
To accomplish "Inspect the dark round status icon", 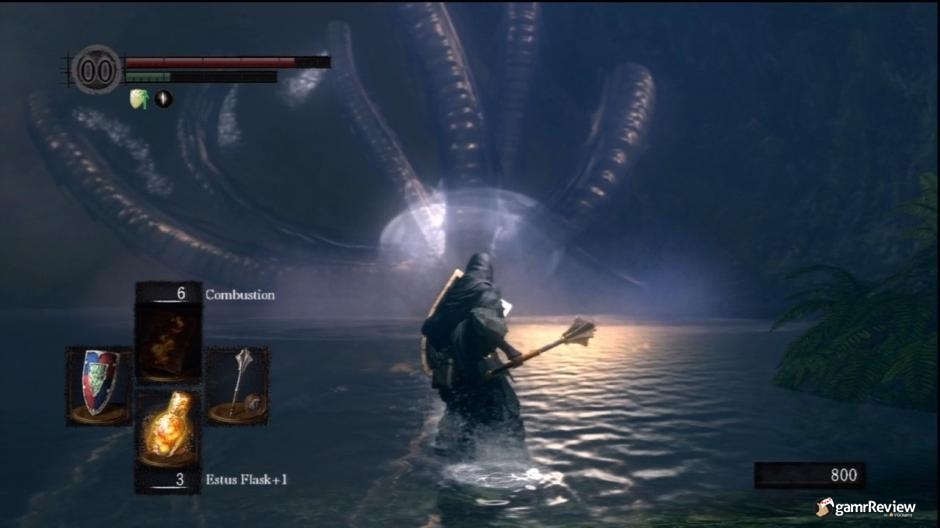I will click(x=163, y=98).
